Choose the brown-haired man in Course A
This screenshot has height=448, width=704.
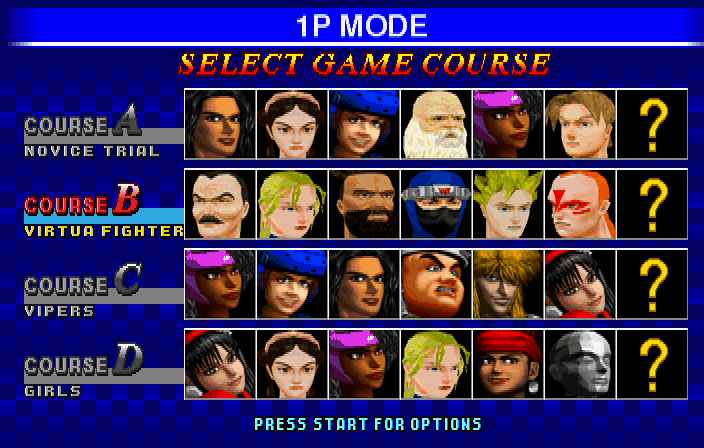[578, 124]
